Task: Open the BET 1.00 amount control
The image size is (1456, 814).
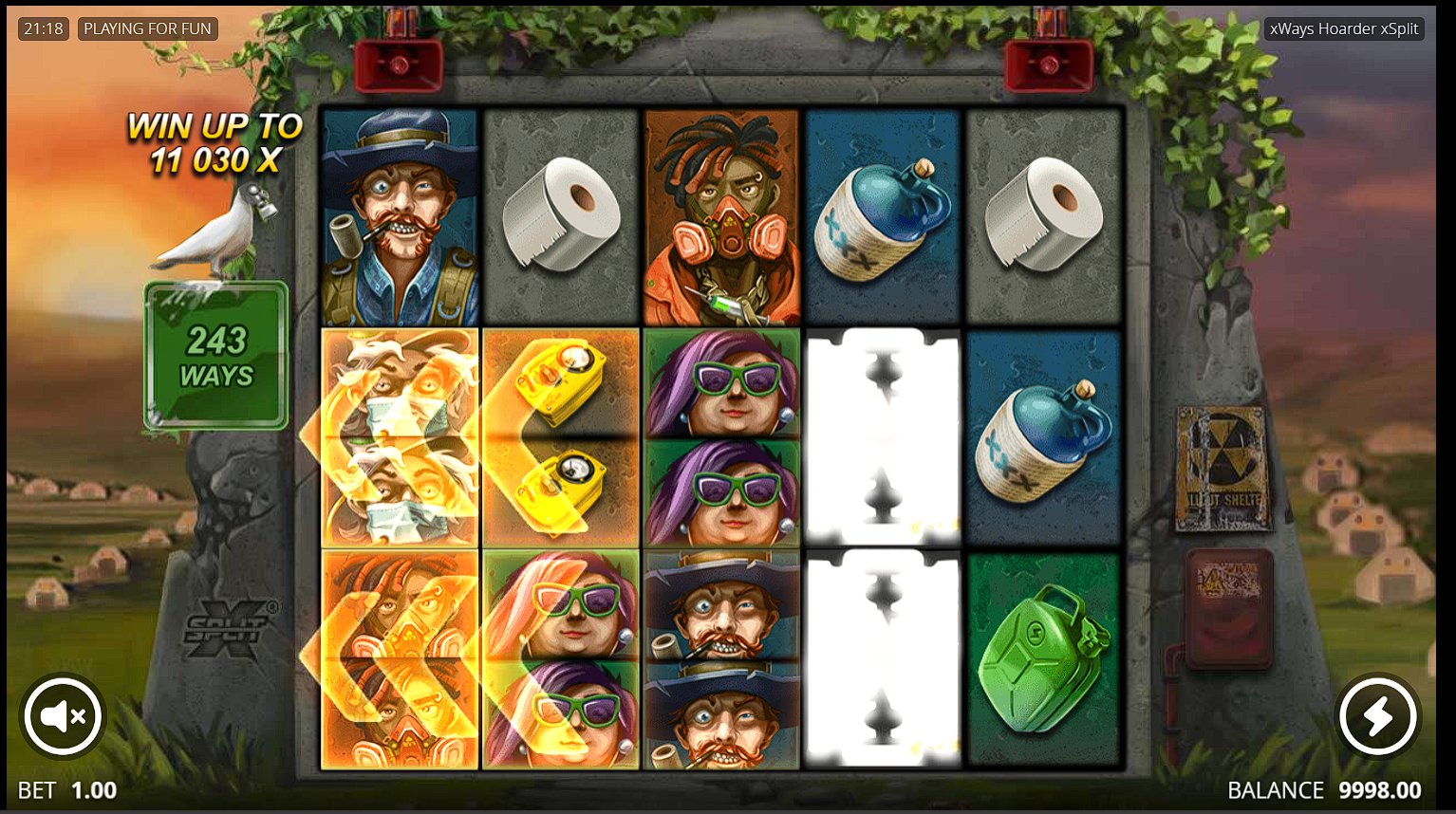Action: tap(66, 789)
